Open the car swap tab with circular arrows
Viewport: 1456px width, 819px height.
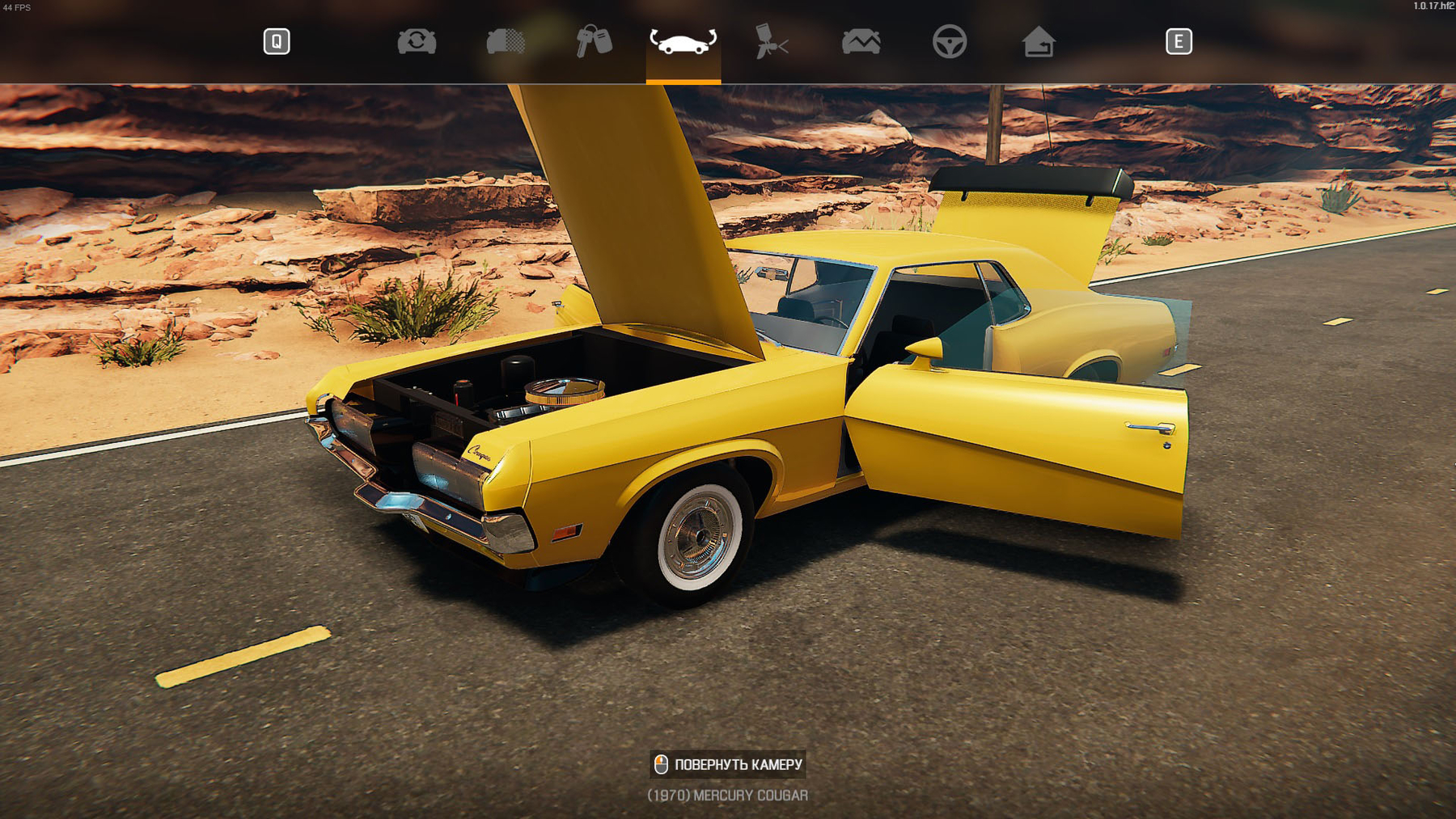[x=417, y=41]
